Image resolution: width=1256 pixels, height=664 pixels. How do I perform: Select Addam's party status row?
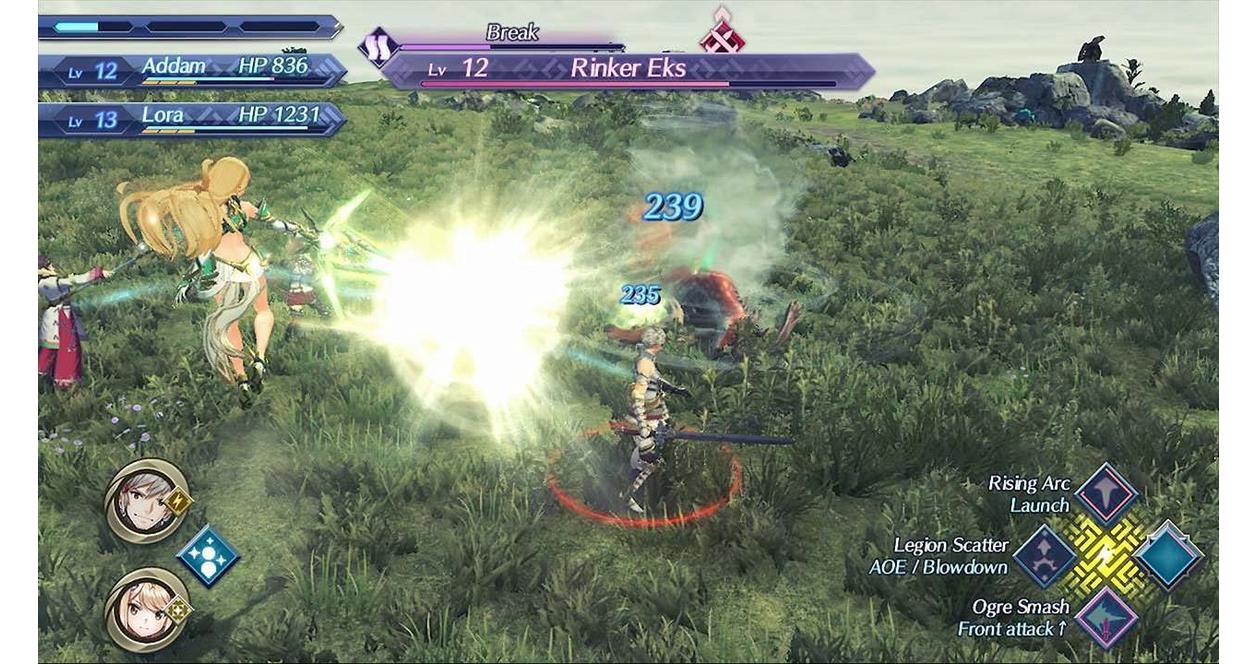click(x=192, y=70)
